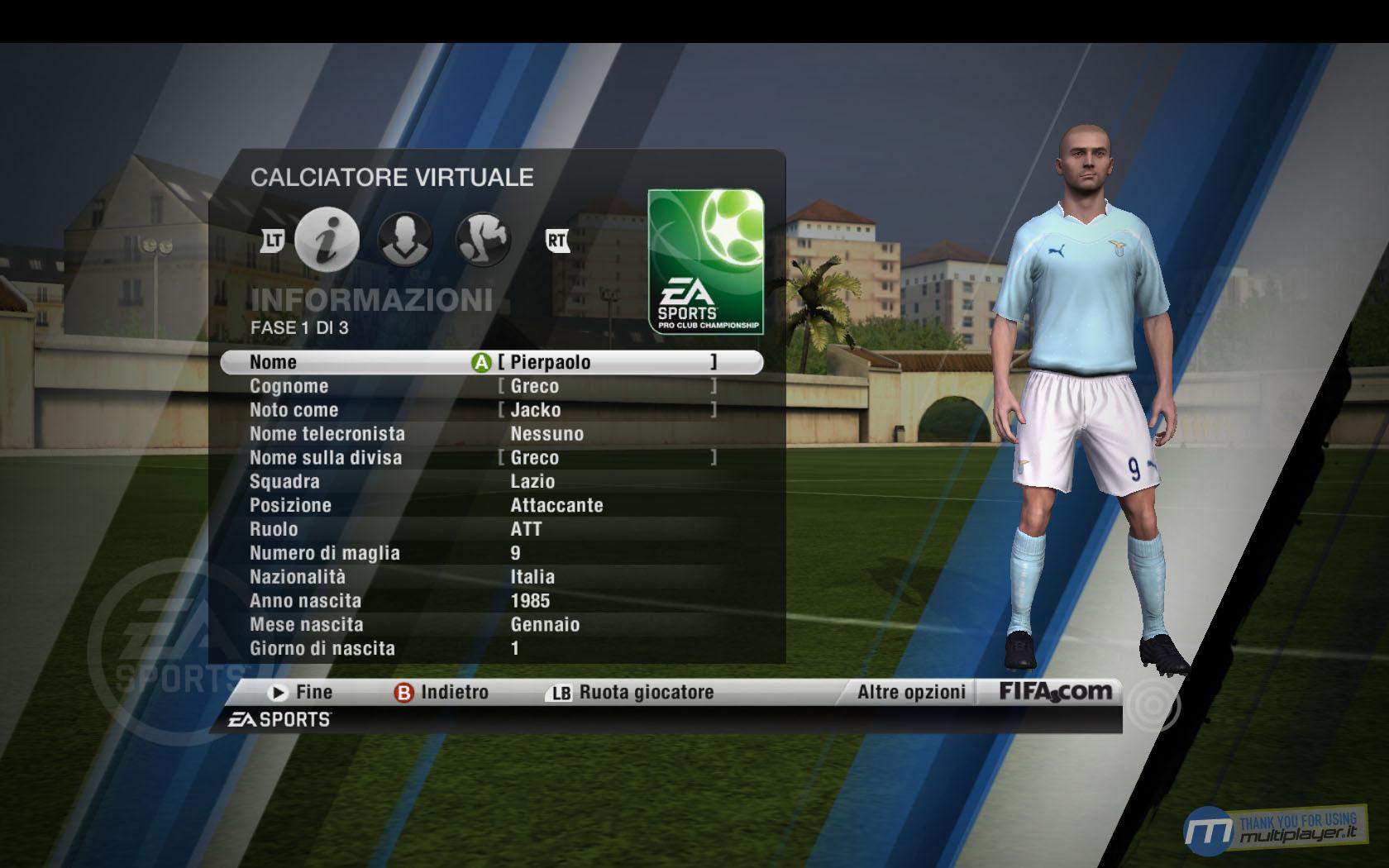Open Altre opzioni
The width and height of the screenshot is (1389, 868).
point(911,693)
